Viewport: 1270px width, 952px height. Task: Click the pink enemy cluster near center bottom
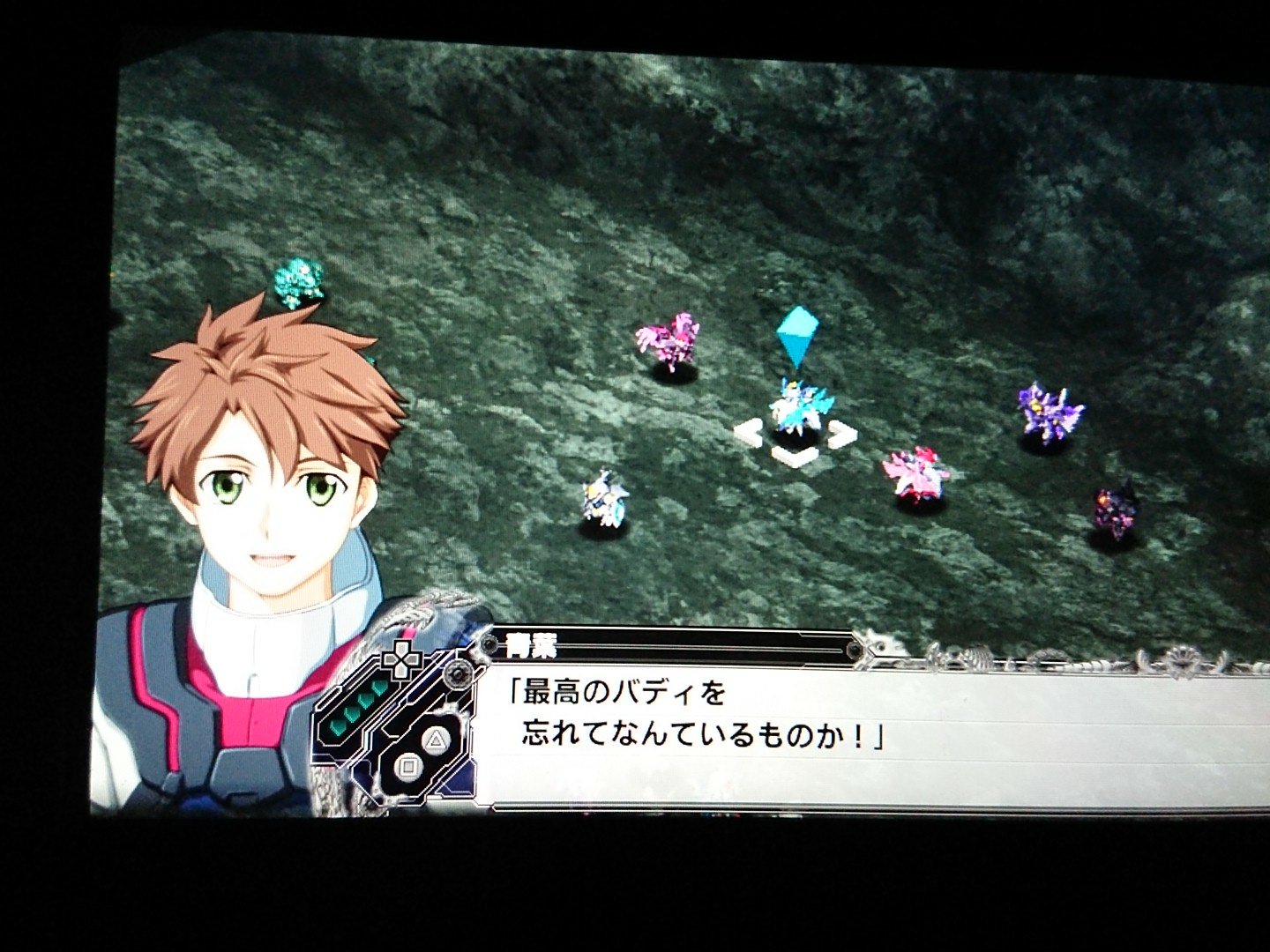[917, 472]
